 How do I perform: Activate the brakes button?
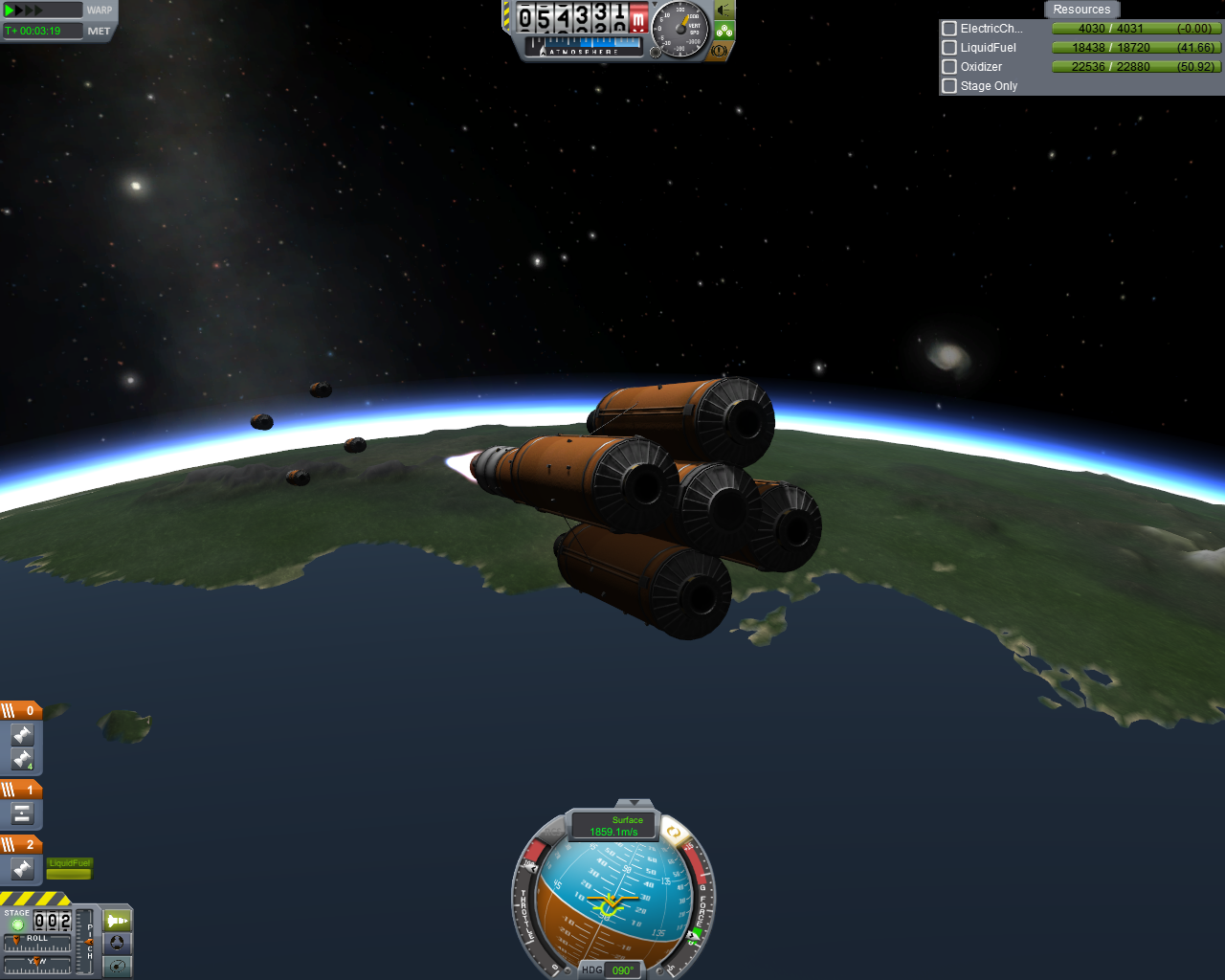tap(720, 50)
